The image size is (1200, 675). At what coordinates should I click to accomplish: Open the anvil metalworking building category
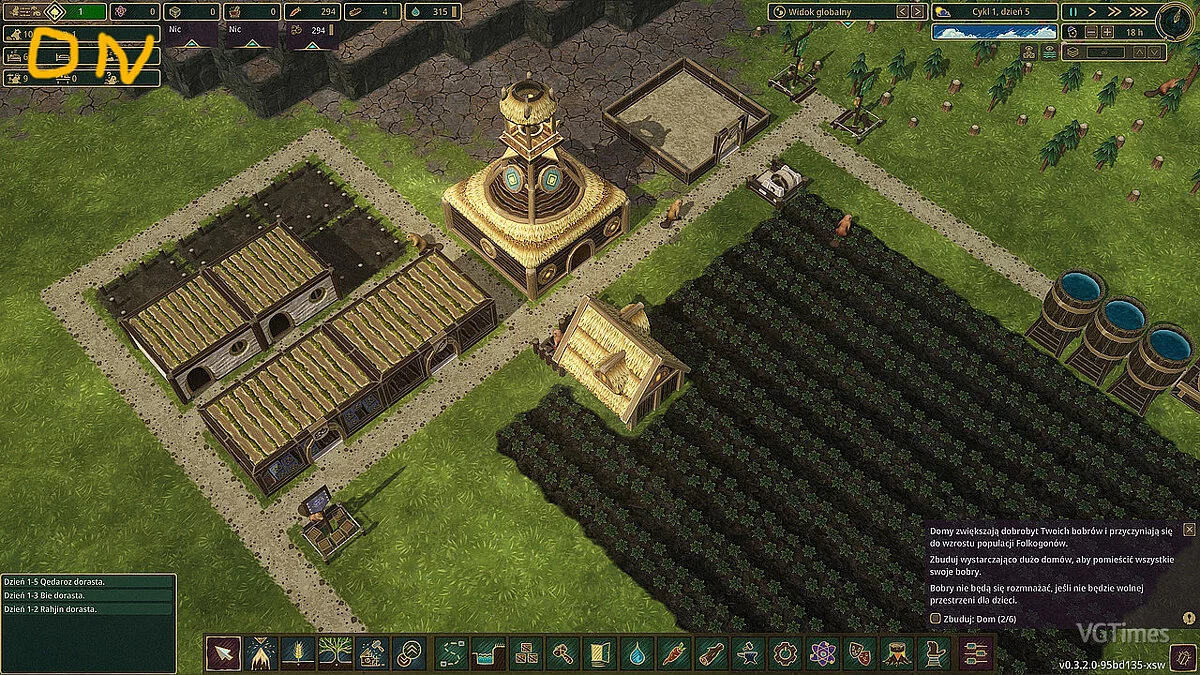pyautogui.click(x=748, y=653)
